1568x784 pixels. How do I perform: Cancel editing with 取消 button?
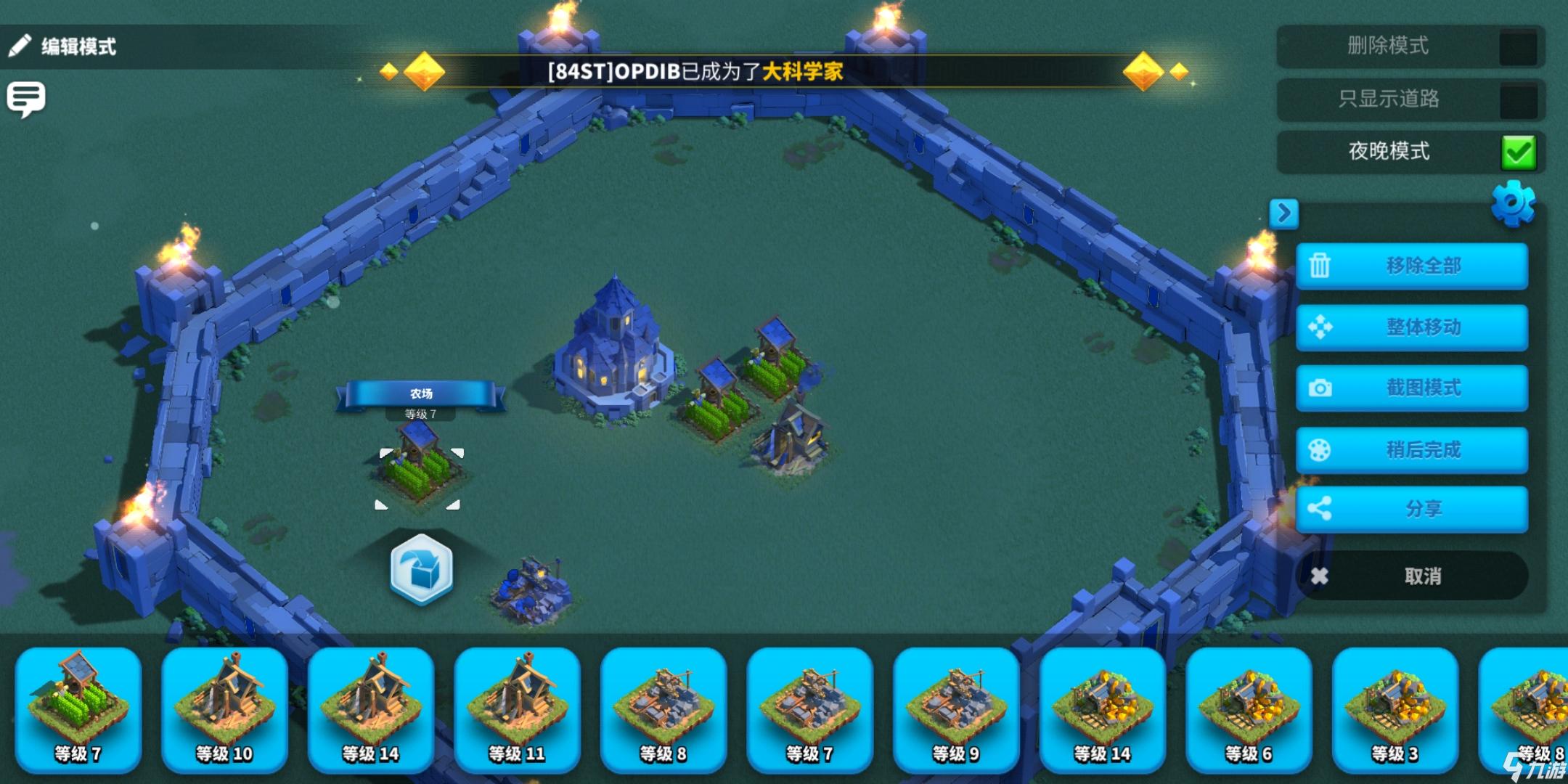[1412, 576]
